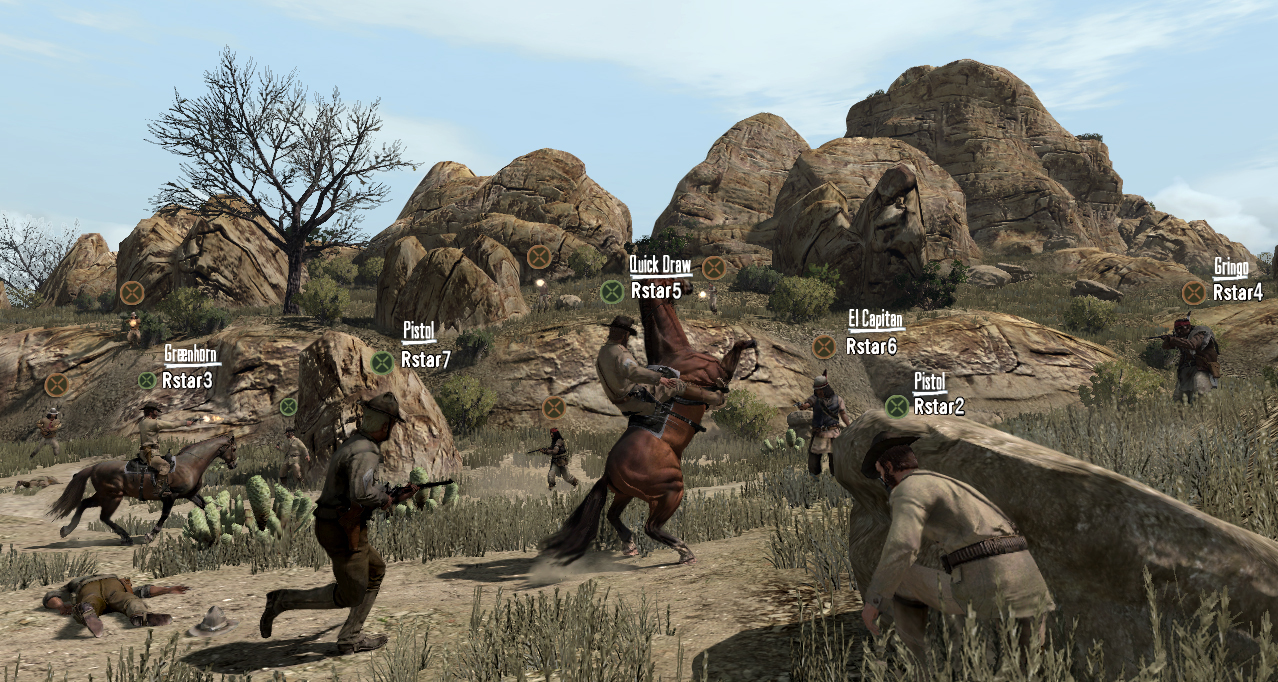Click the Rstar7 player name tag
The image size is (1278, 682).
point(425,360)
